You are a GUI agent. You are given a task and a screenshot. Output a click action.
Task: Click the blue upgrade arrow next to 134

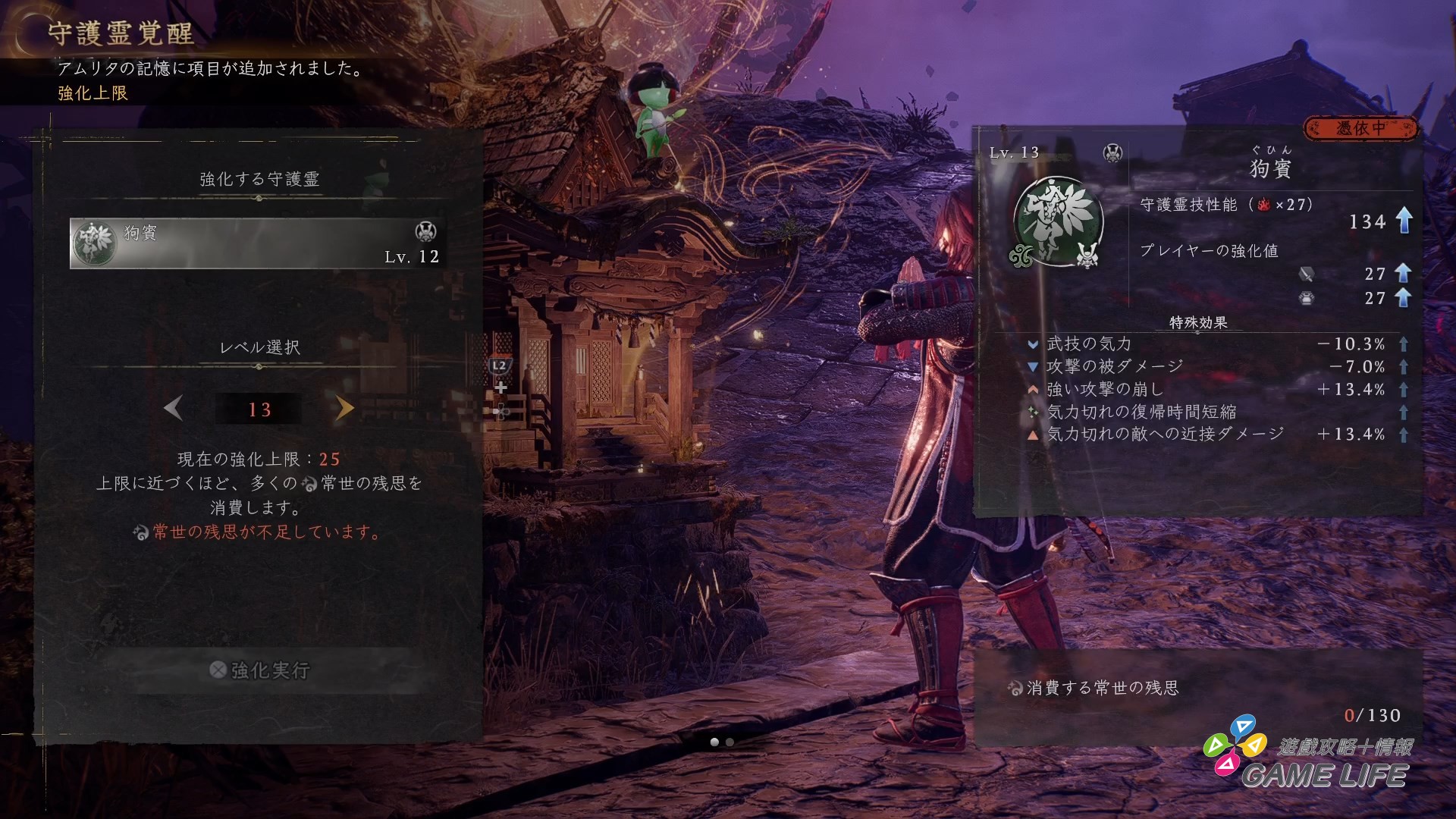1404,222
